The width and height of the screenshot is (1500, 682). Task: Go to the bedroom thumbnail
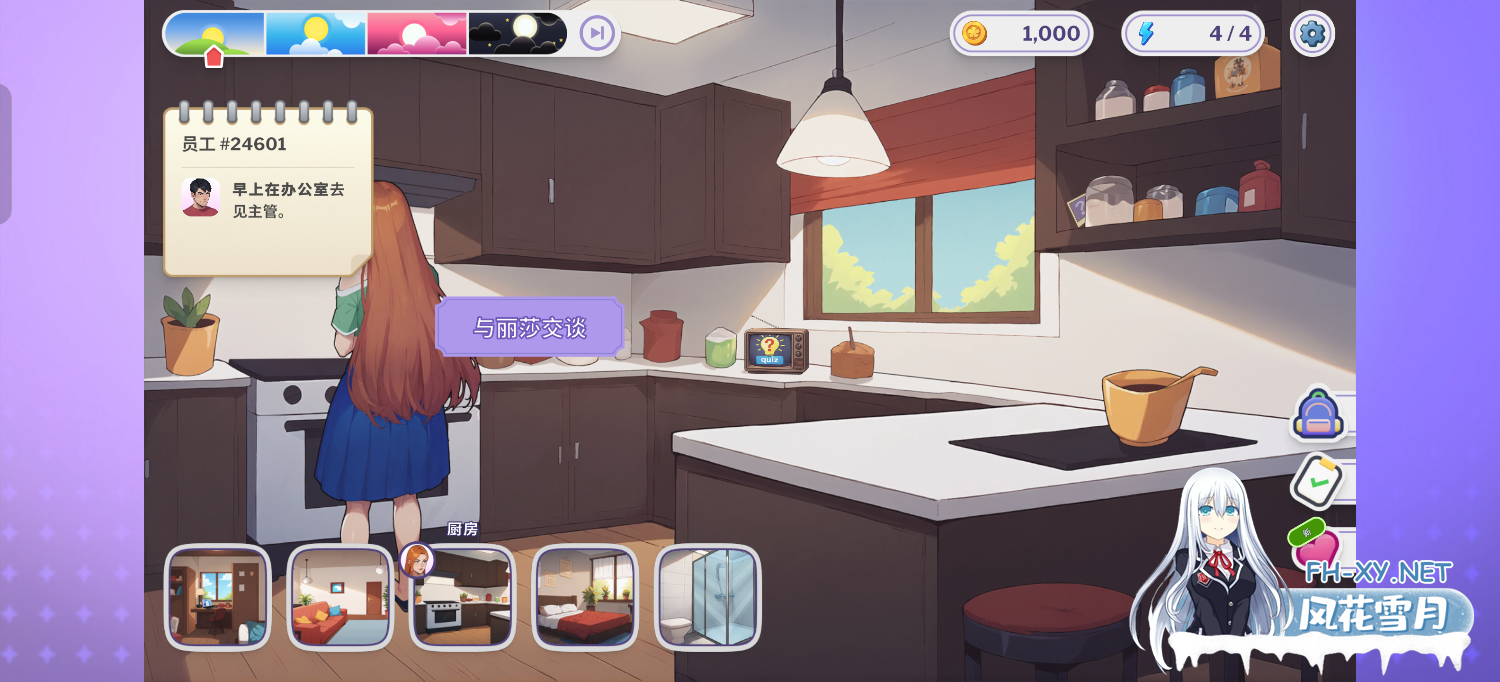pyautogui.click(x=585, y=597)
